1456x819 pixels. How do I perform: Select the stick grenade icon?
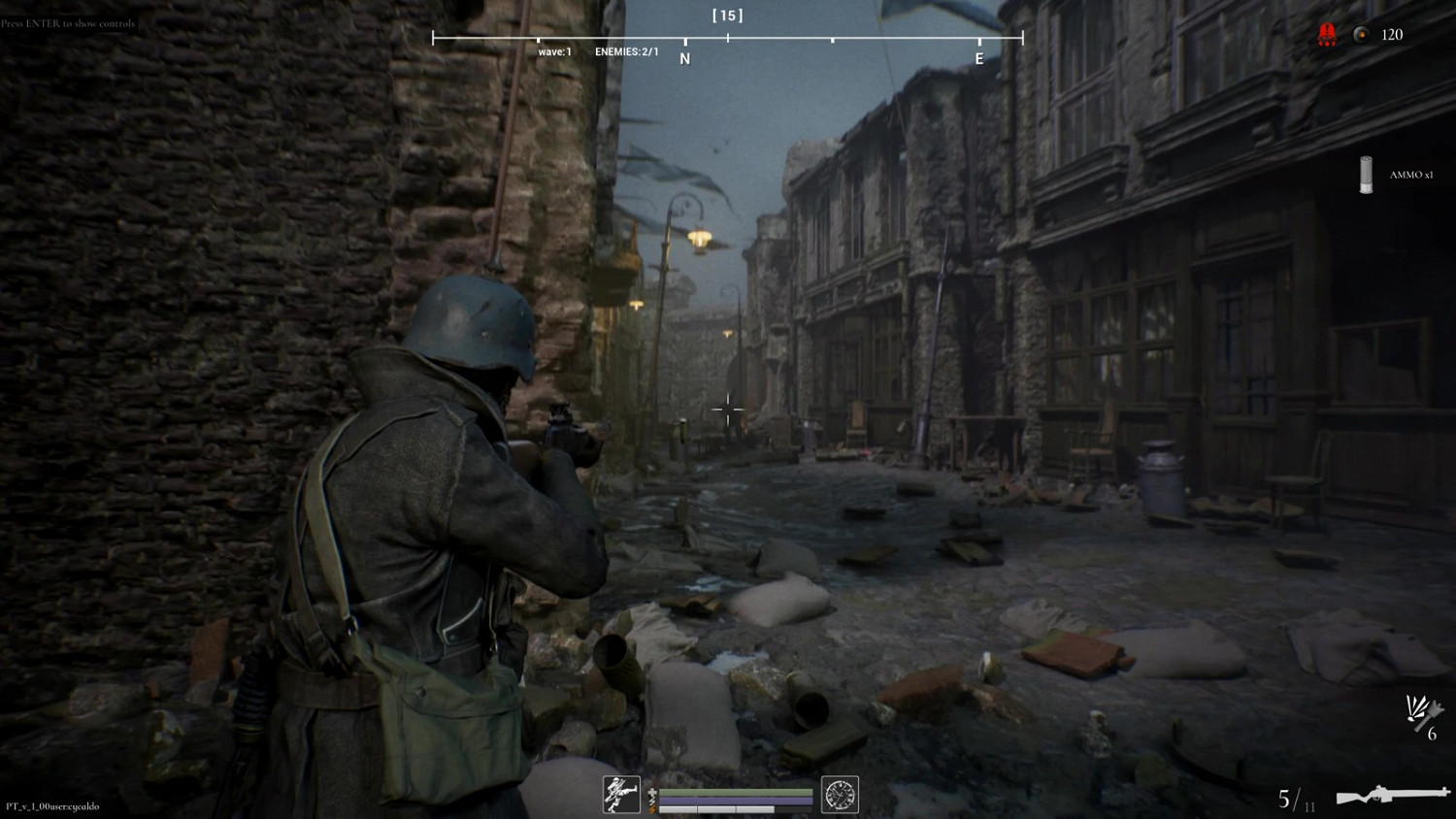pyautogui.click(x=1422, y=712)
